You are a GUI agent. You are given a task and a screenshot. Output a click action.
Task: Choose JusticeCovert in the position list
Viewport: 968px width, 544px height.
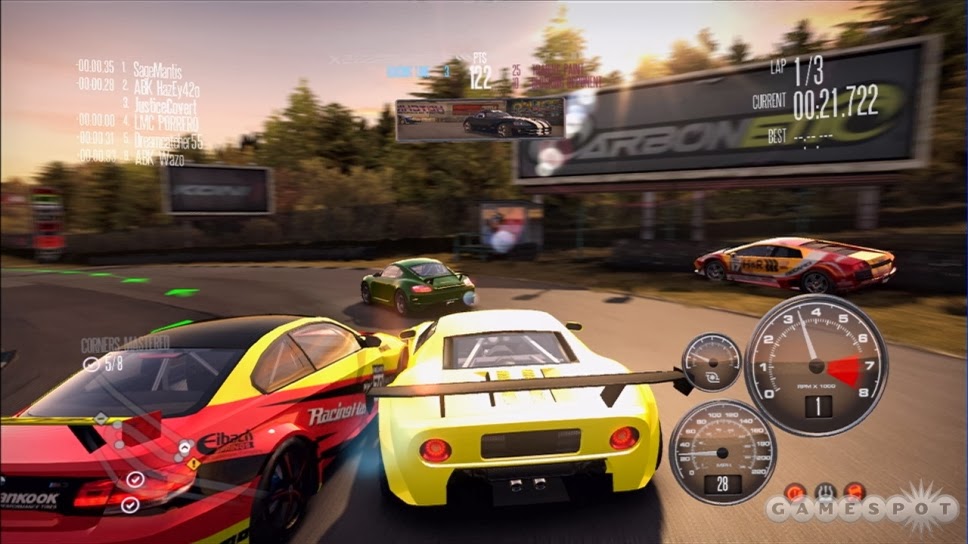(x=165, y=105)
